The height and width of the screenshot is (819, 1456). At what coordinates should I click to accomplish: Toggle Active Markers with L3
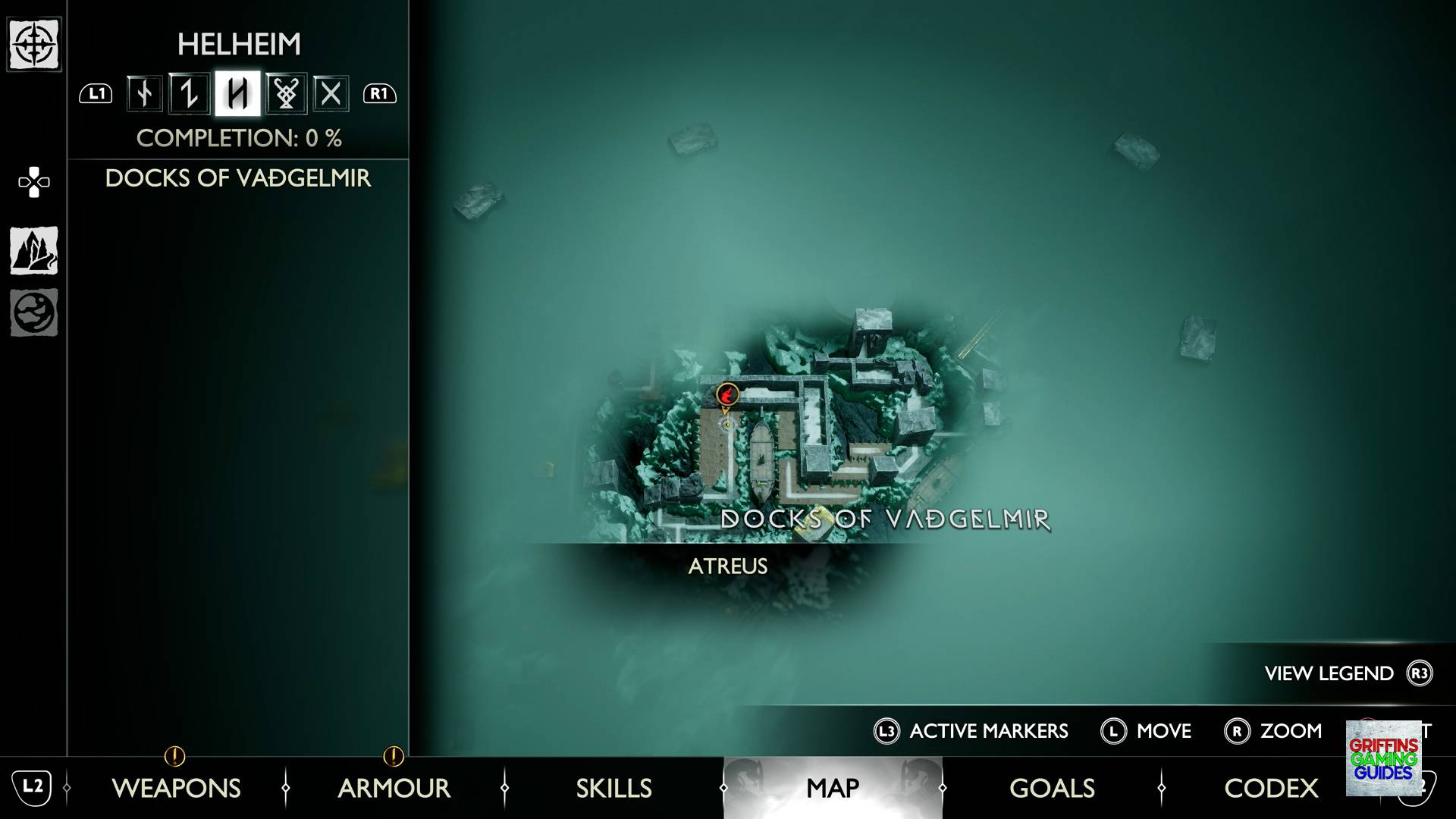coord(973,731)
